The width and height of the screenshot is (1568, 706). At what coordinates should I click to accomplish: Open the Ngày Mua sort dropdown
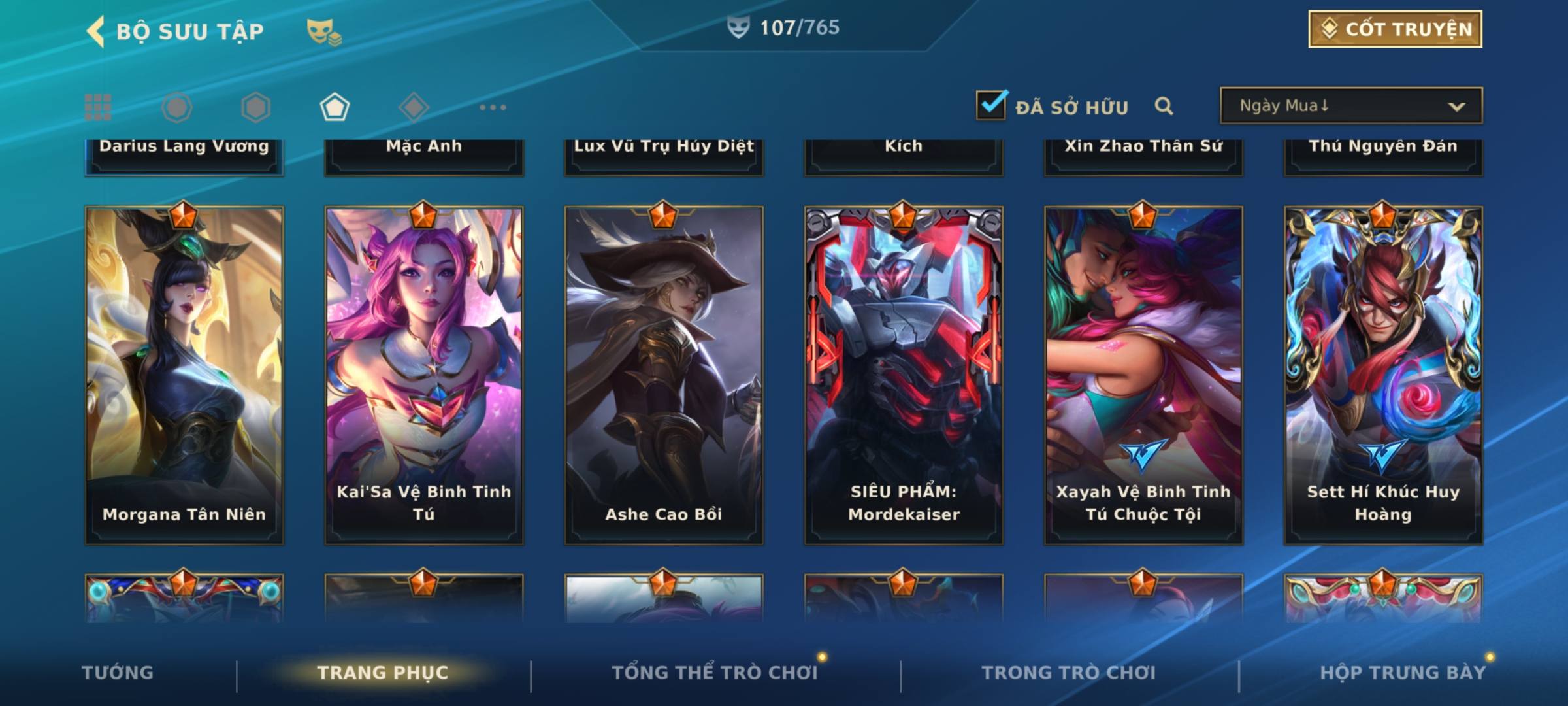1350,106
